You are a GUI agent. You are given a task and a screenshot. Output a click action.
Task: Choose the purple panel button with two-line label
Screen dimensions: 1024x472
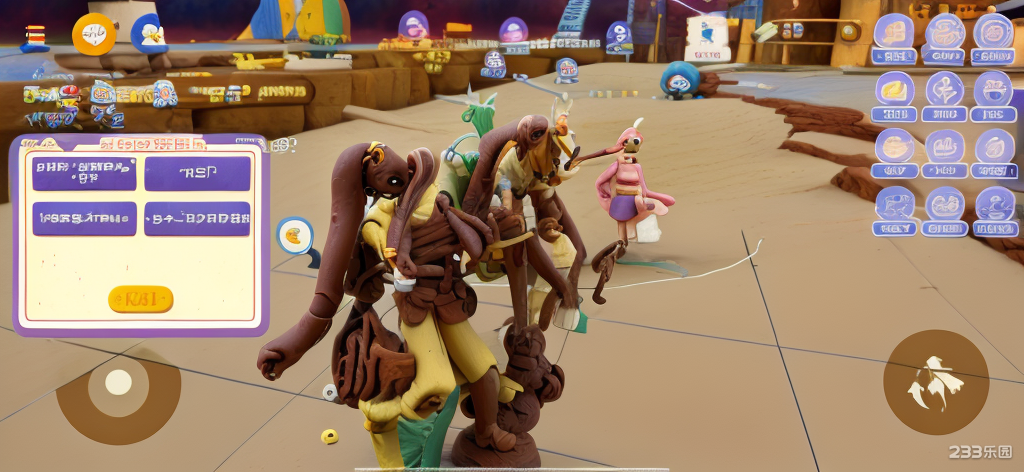point(84,173)
